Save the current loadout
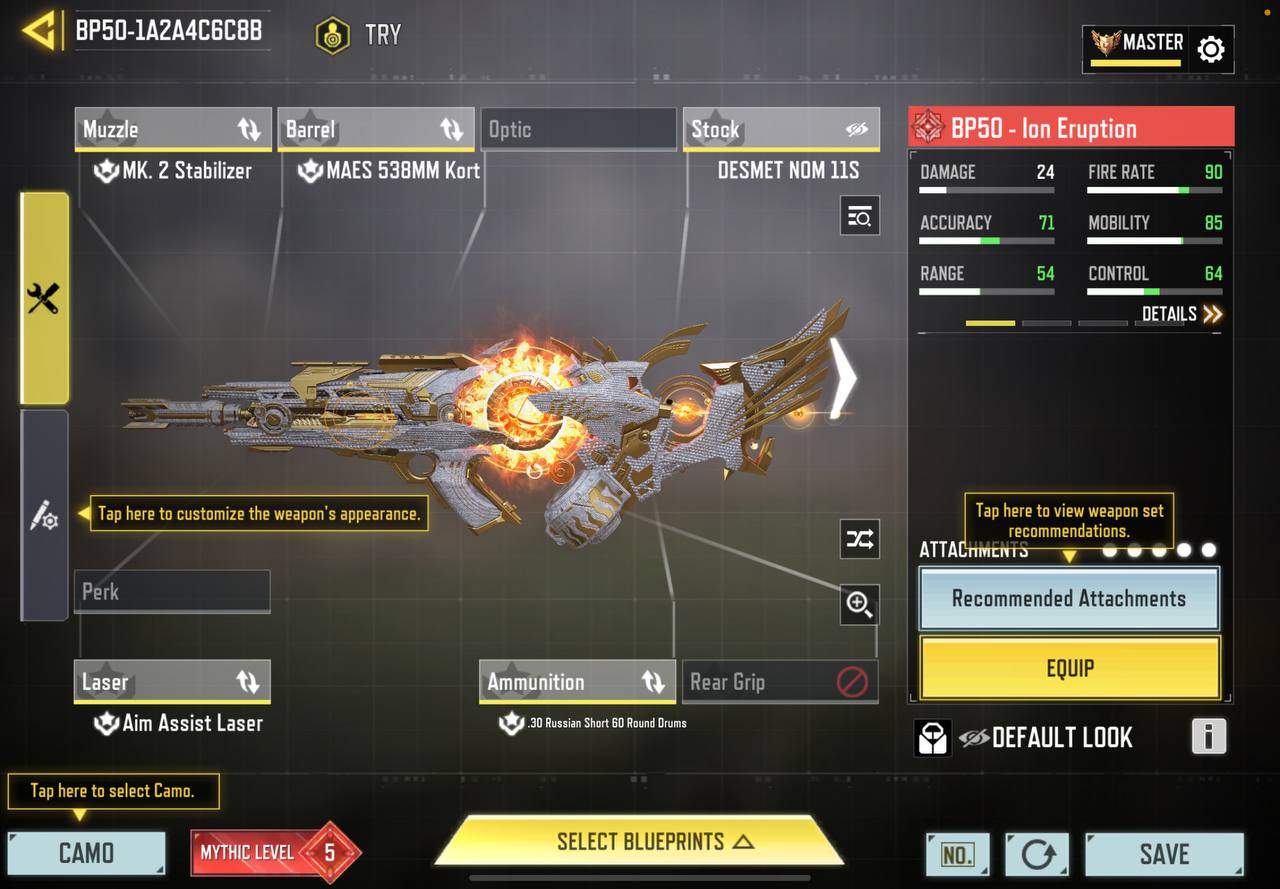1280x889 pixels. coord(1164,854)
